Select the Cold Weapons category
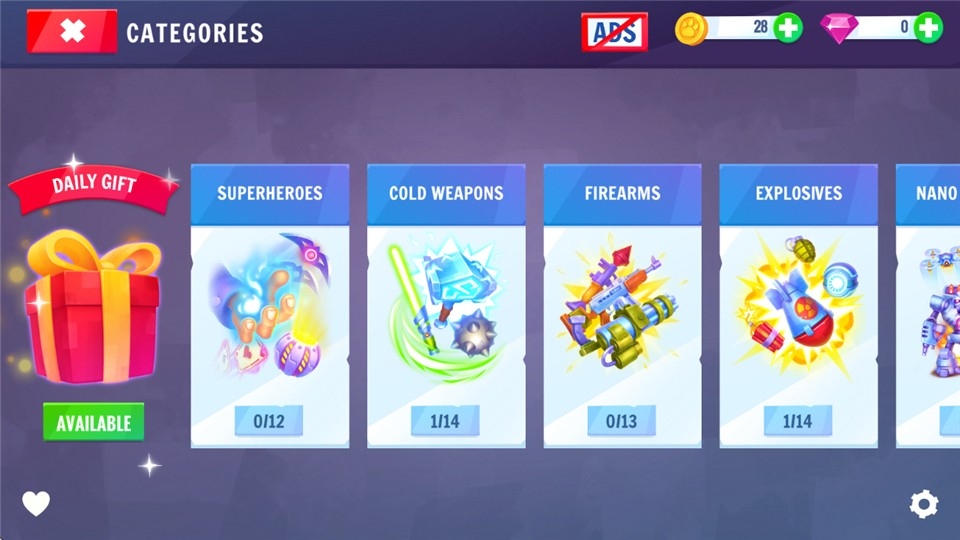 point(446,306)
